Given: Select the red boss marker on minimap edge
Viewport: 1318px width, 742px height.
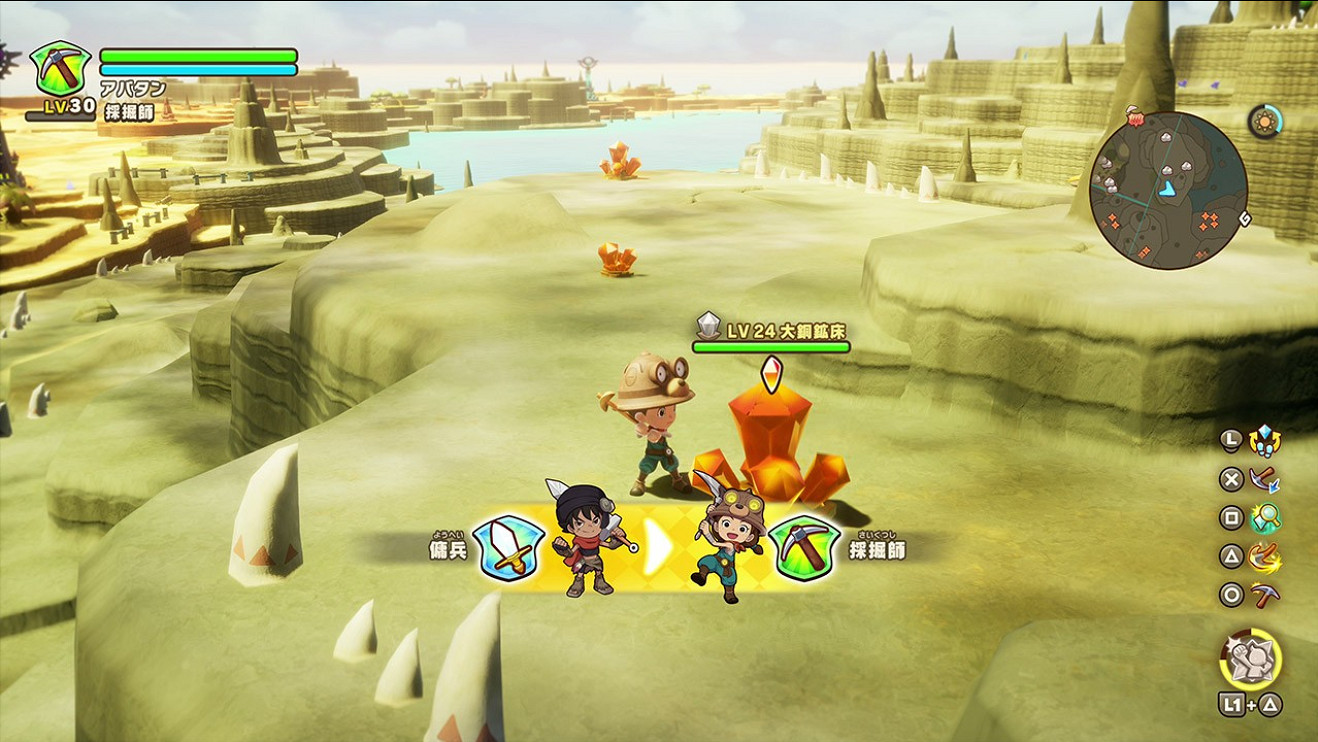Looking at the screenshot, I should click(x=1136, y=119).
